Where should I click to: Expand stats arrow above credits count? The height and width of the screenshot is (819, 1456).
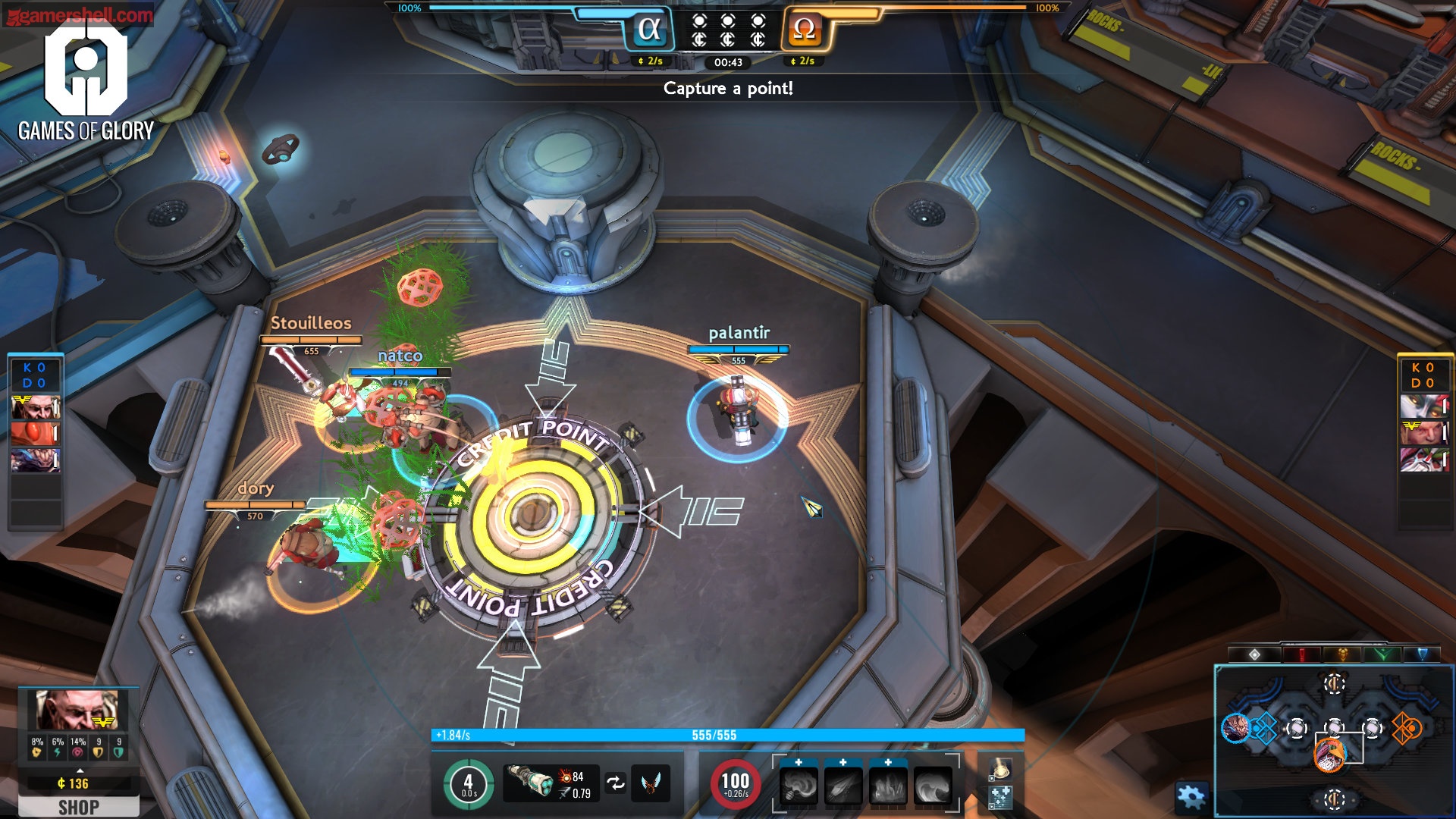(x=80, y=770)
